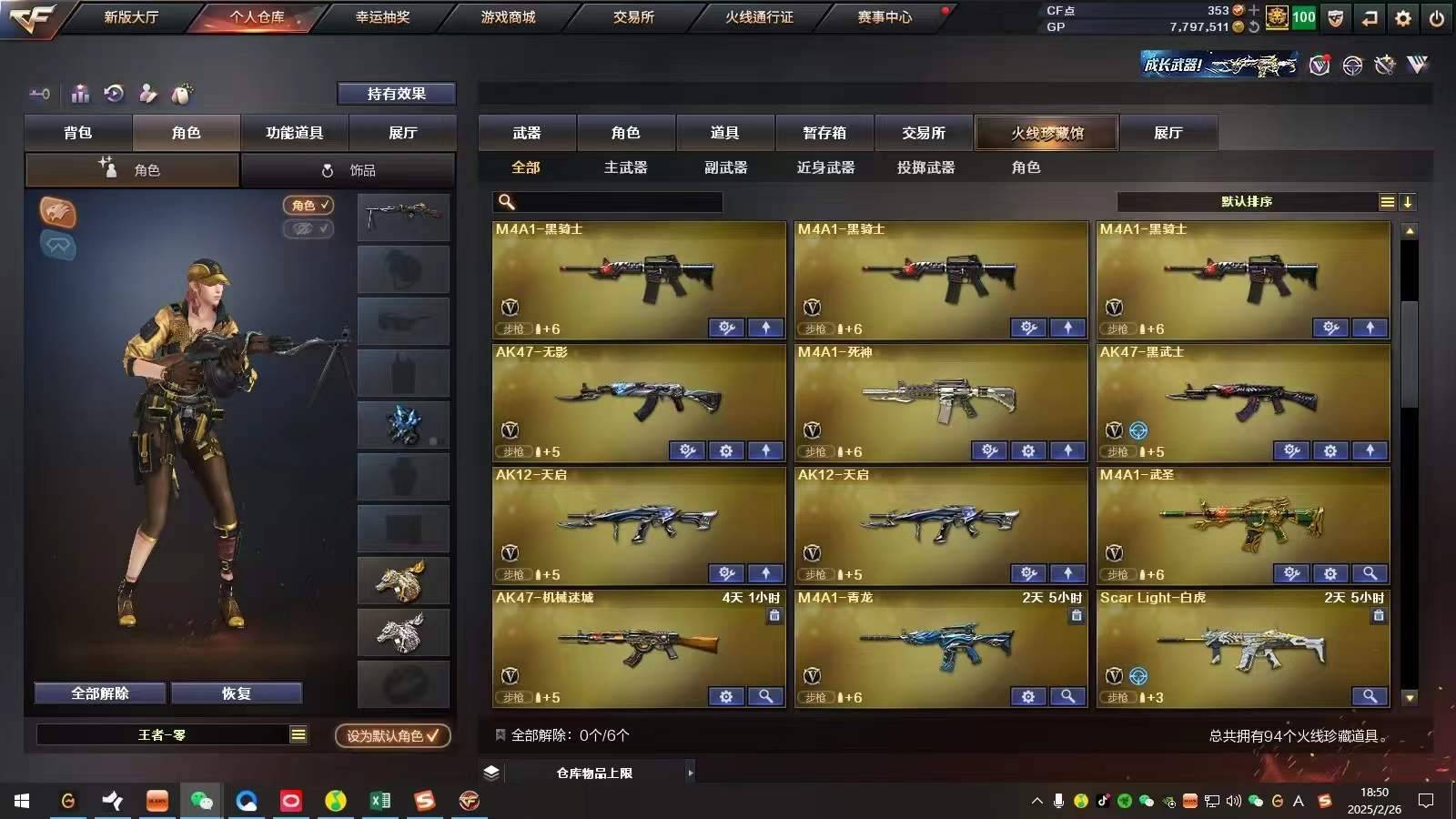Click the descending sort arrow beside 默认排序
This screenshot has width=1456, height=819.
[x=1409, y=202]
